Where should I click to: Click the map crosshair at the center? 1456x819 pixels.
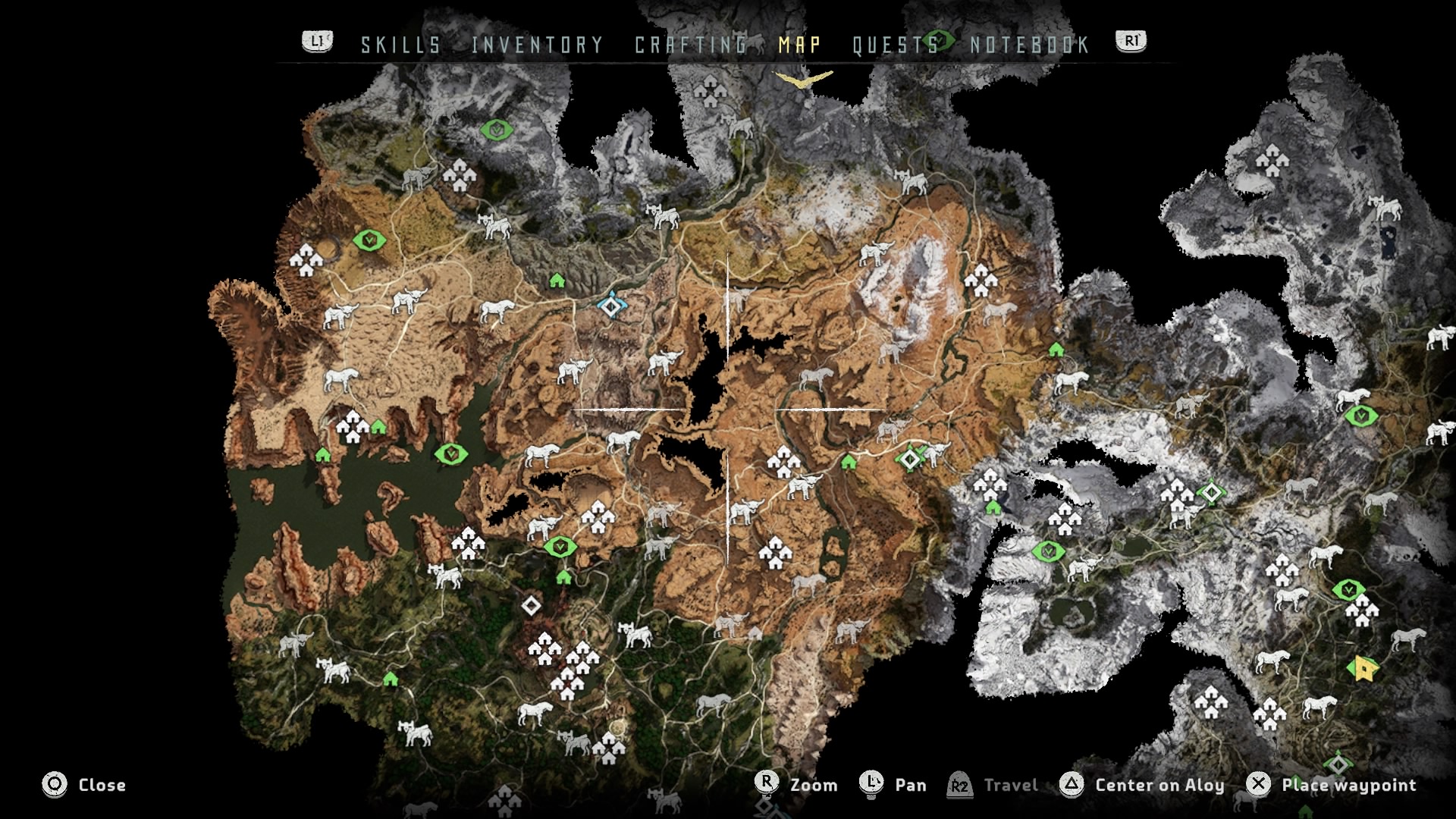(x=728, y=409)
